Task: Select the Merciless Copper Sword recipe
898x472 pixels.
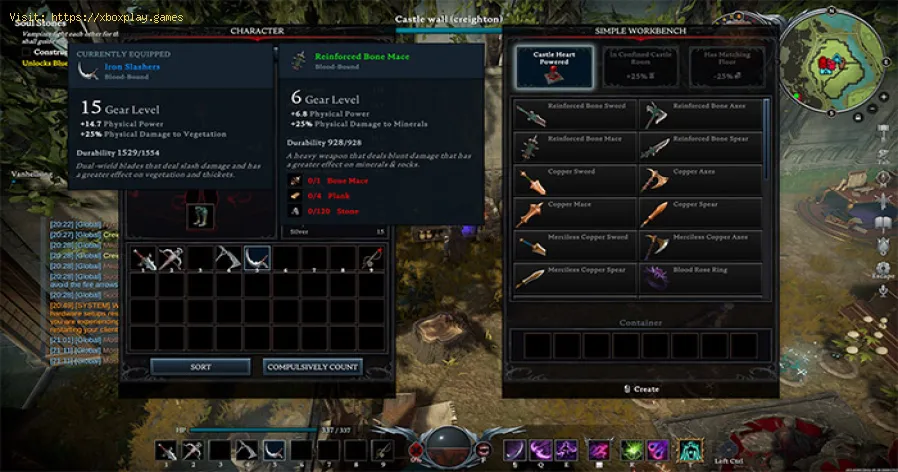Action: click(x=575, y=246)
